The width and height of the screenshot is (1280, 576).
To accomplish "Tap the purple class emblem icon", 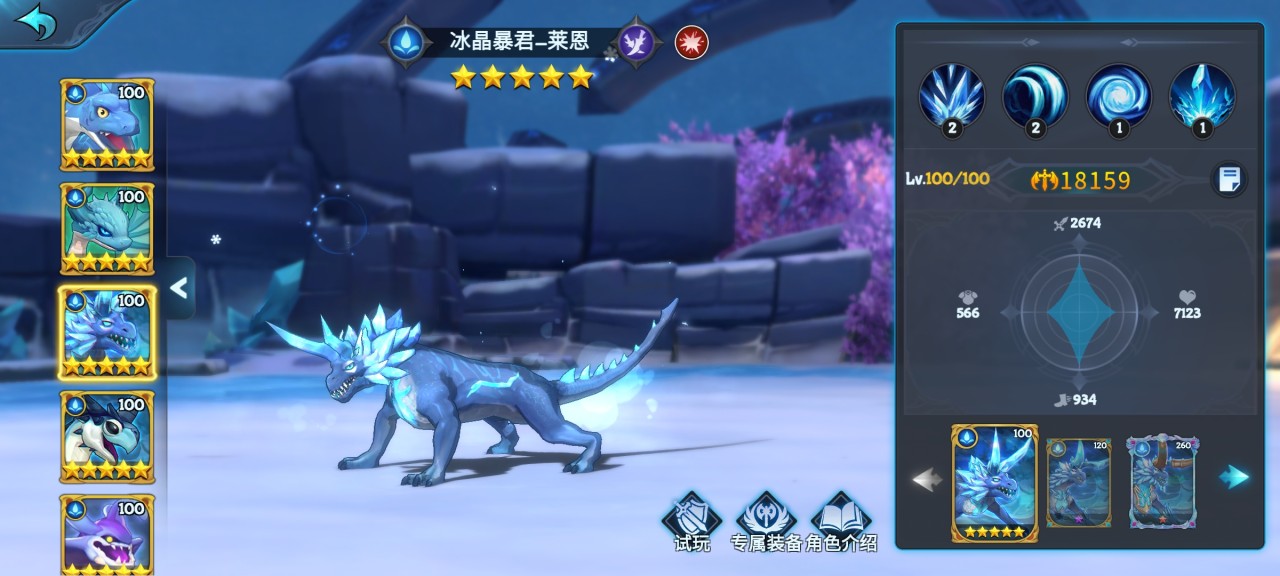I will pos(638,43).
